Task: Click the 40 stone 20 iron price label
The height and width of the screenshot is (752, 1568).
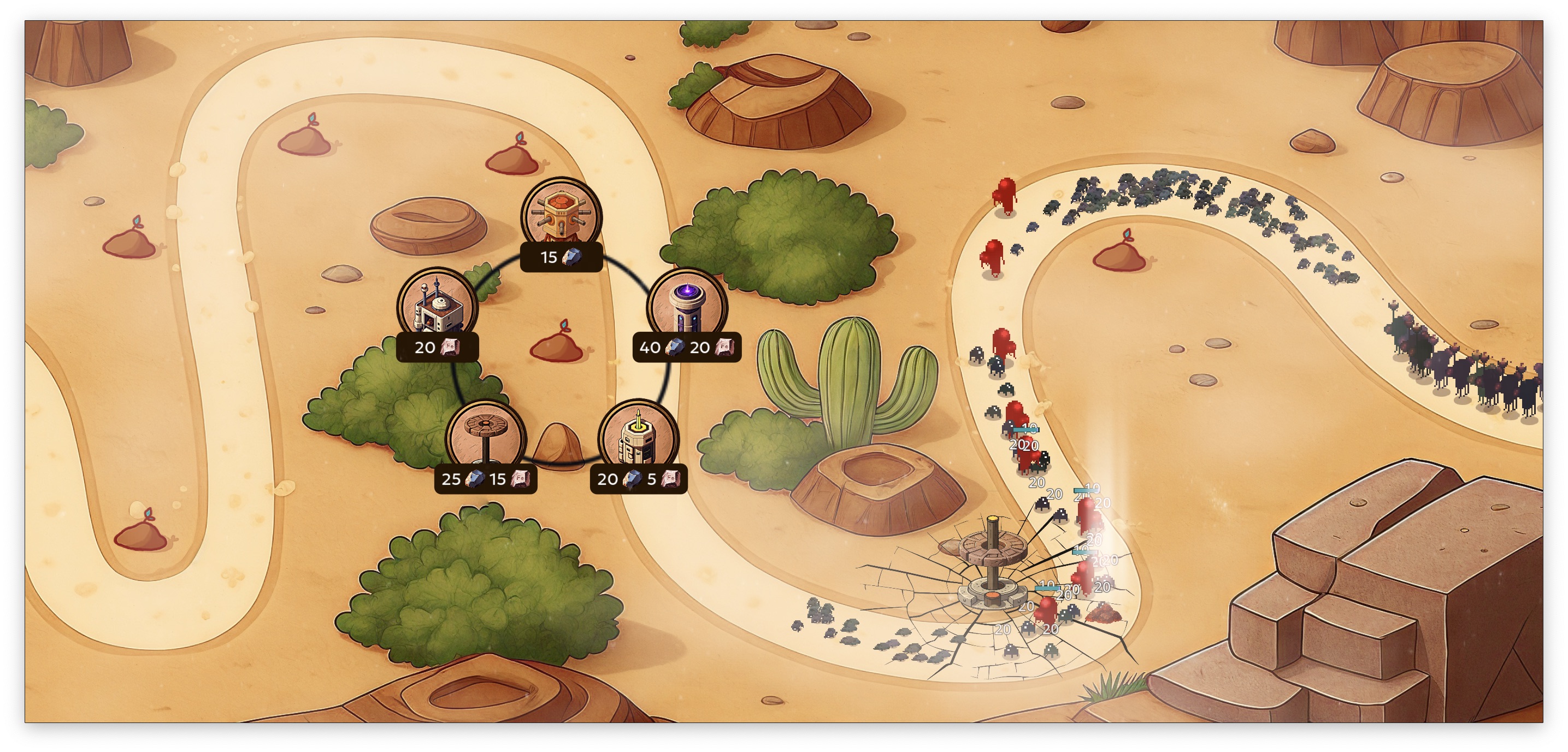Action: click(687, 348)
